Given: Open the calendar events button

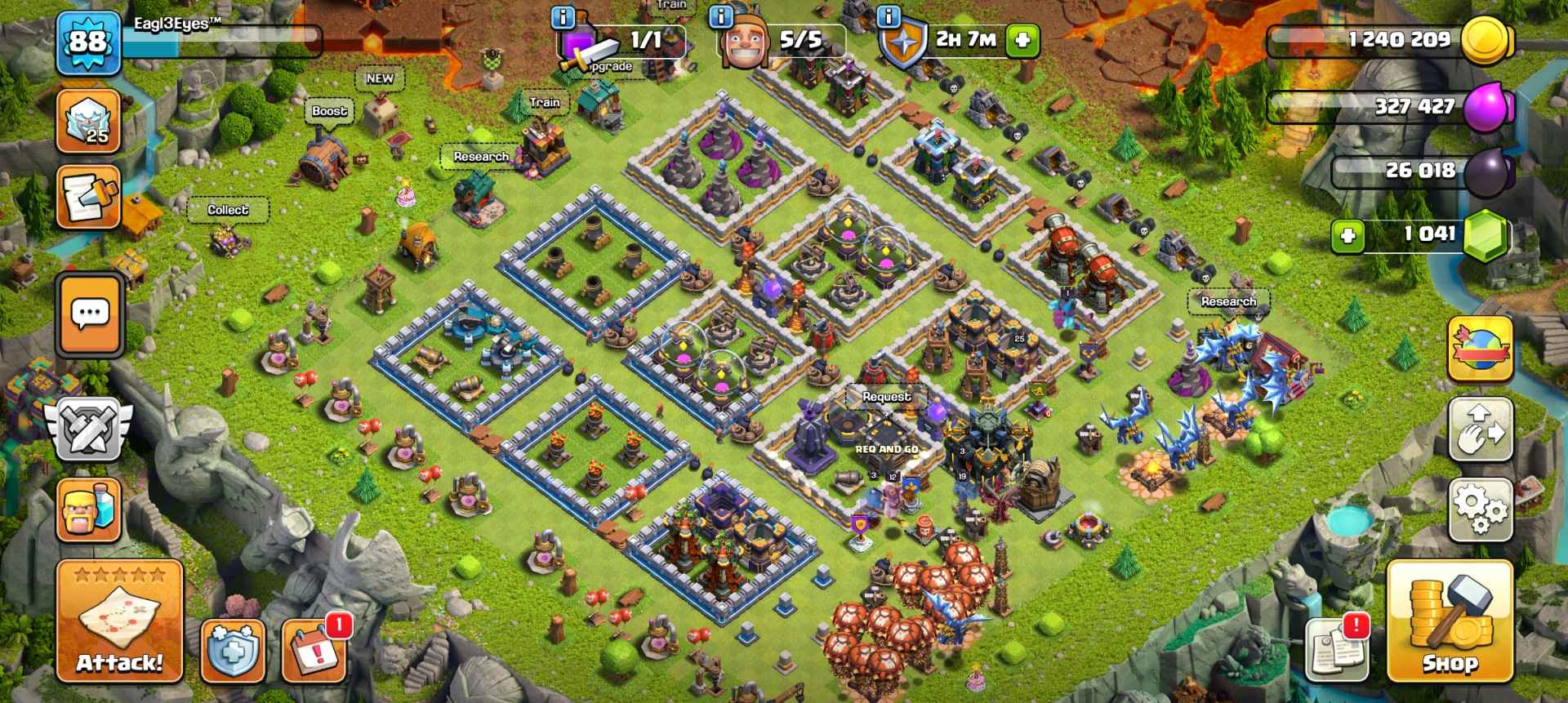Looking at the screenshot, I should pos(314,651).
